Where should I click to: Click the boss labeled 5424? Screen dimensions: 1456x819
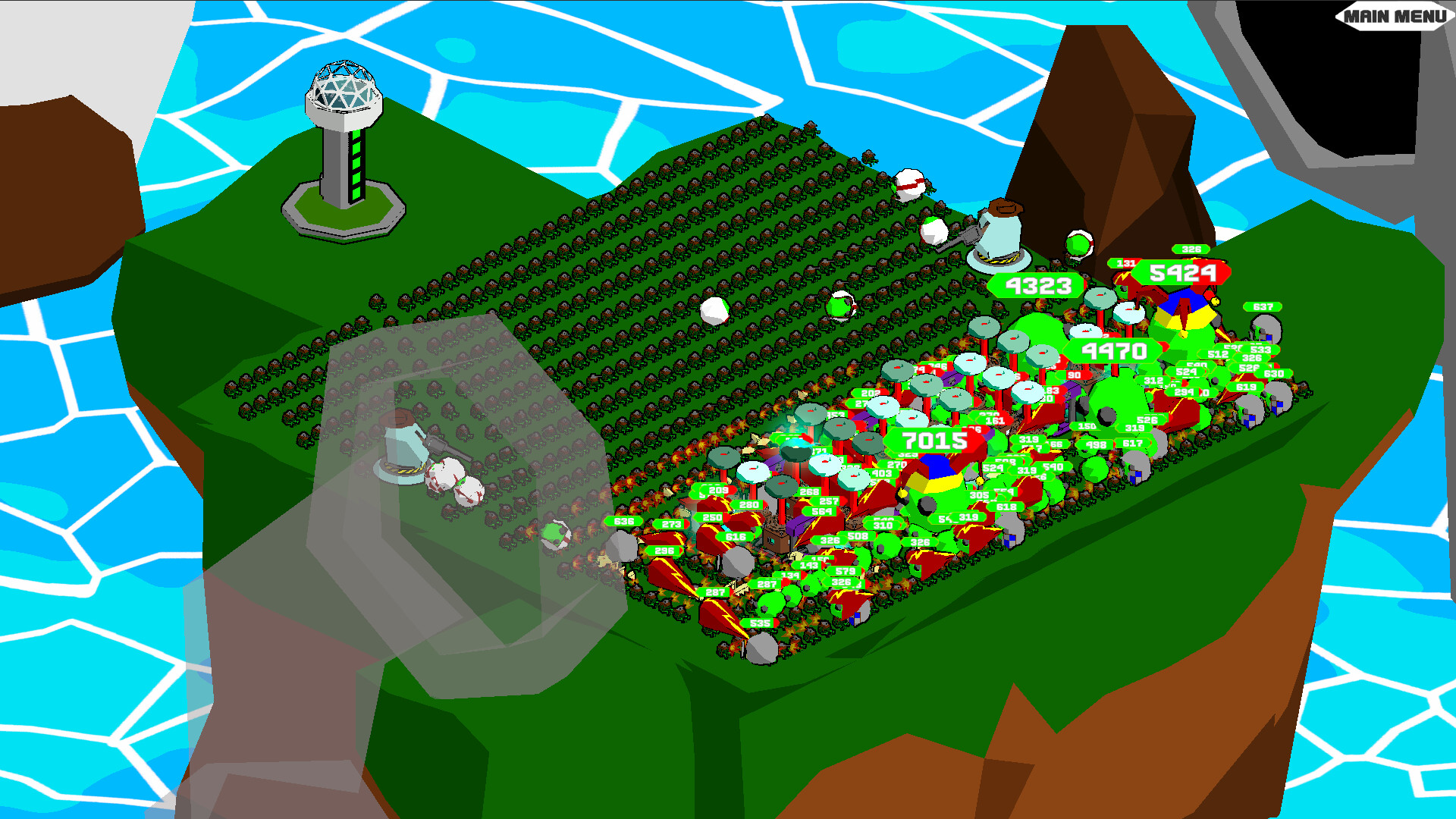1183,273
